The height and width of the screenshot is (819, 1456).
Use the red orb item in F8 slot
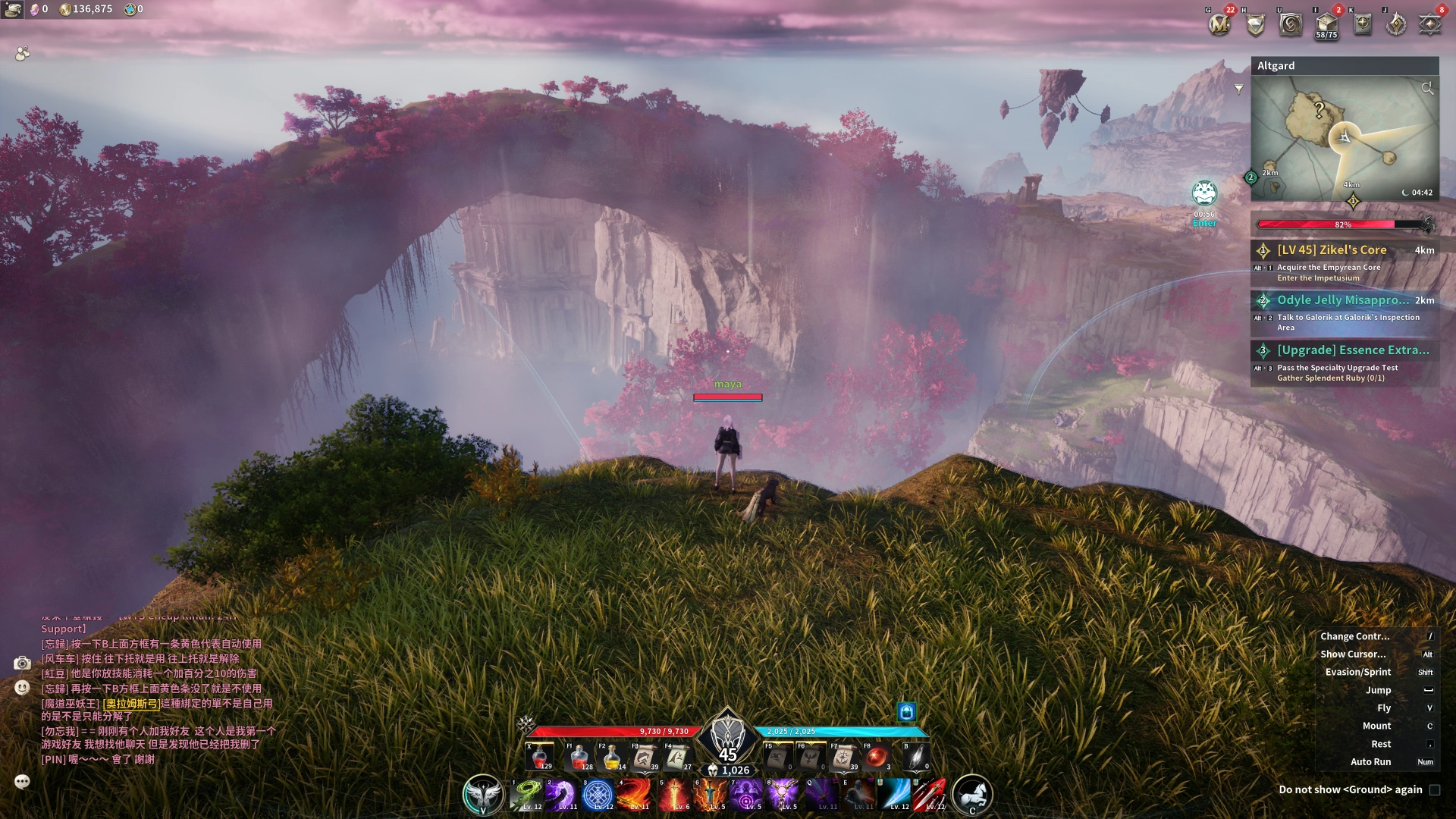click(877, 756)
